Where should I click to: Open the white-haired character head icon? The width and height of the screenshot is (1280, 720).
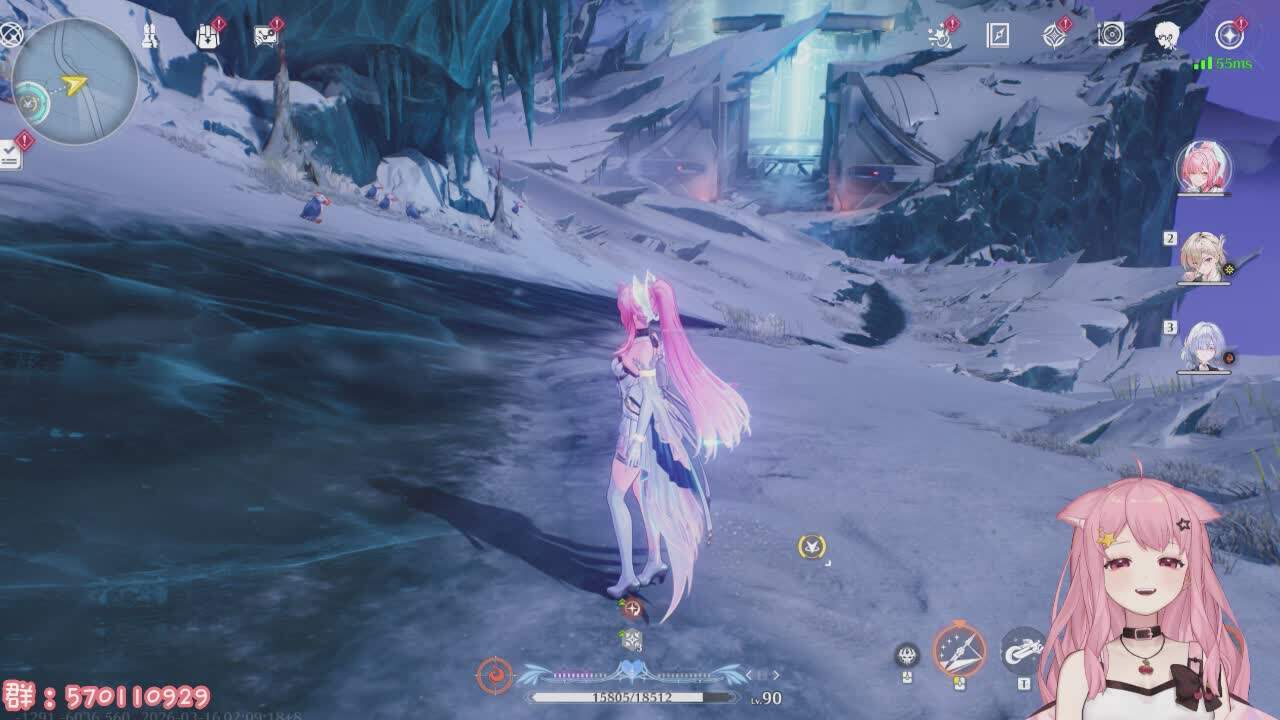(x=1166, y=36)
